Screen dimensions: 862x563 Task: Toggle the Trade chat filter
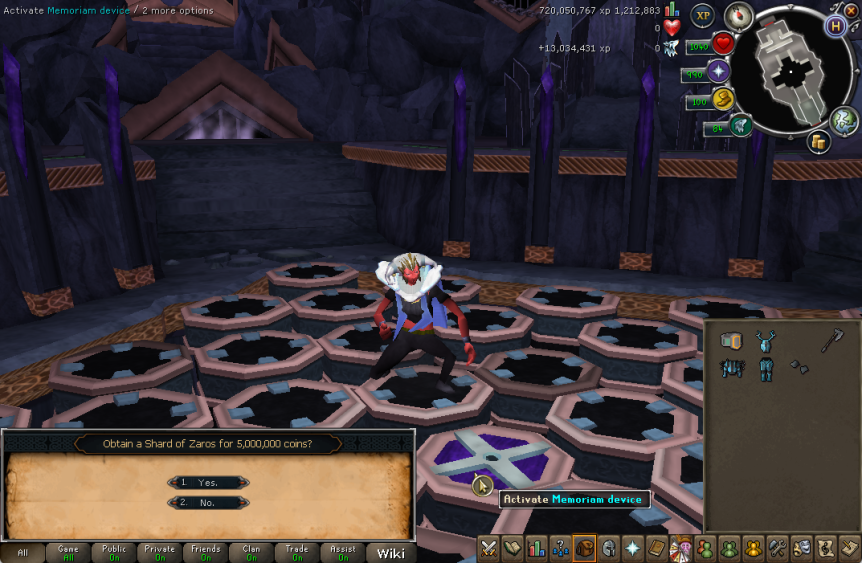[x=297, y=553]
